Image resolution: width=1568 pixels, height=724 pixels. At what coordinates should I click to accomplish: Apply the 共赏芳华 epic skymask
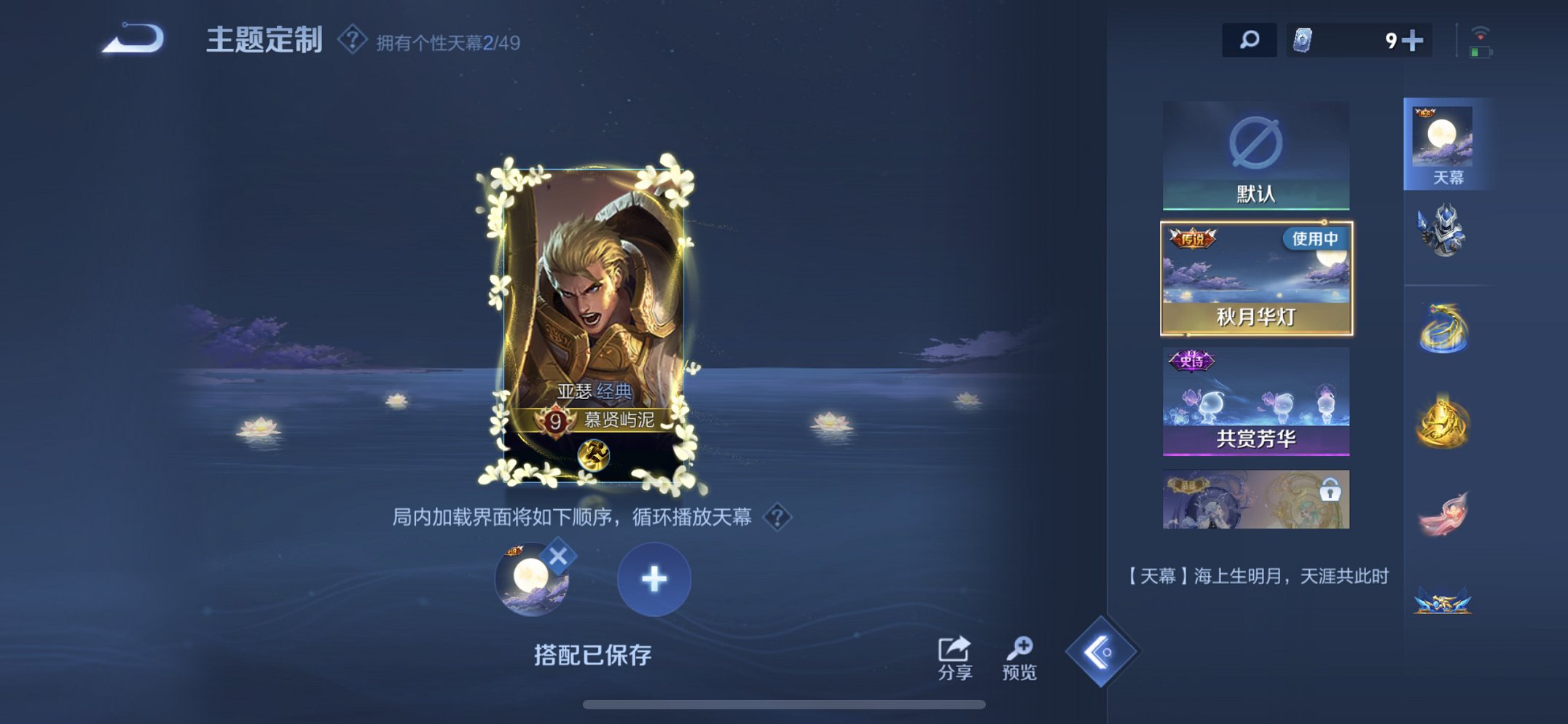(1255, 399)
